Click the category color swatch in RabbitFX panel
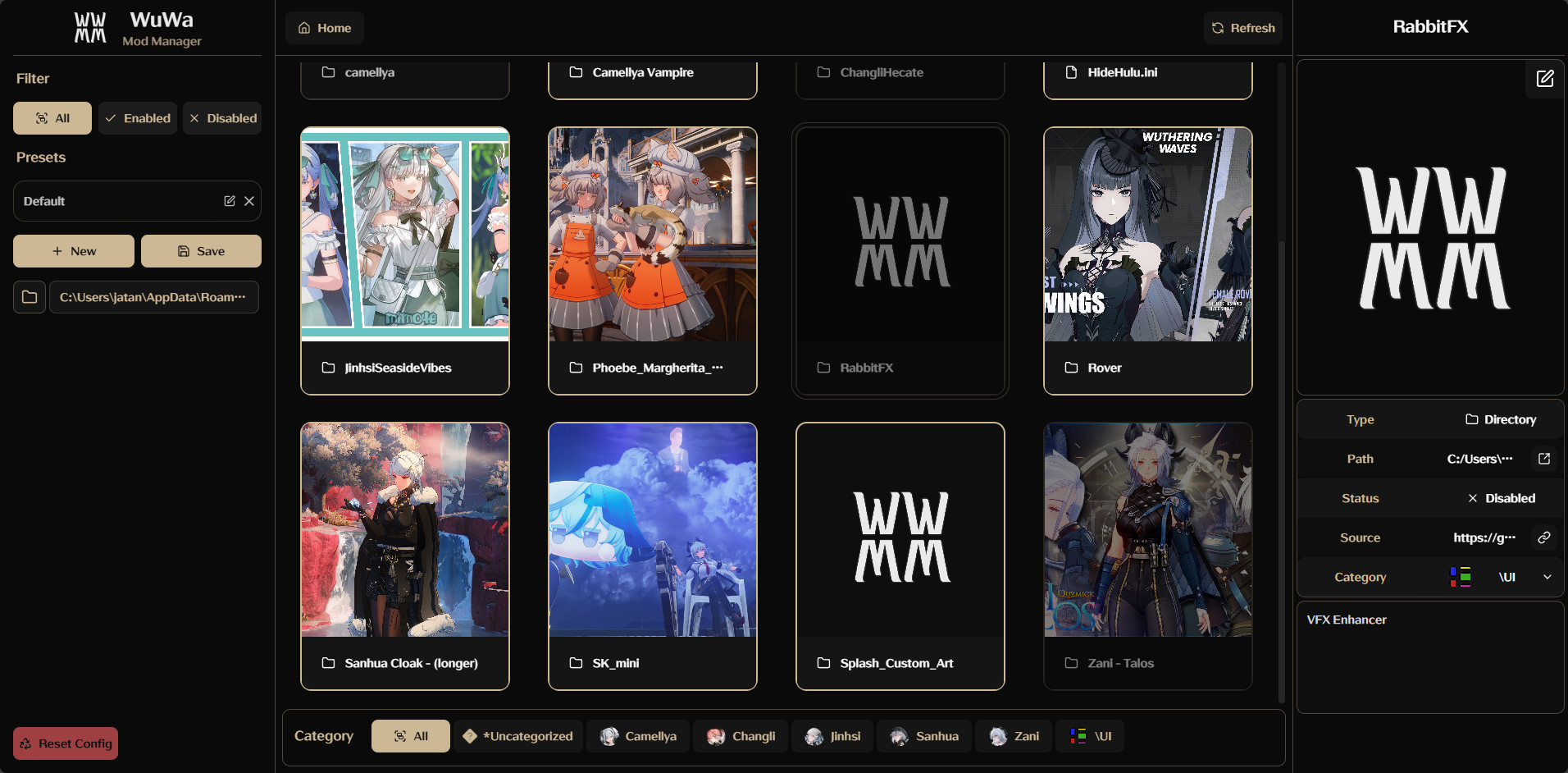Screen dimensions: 1568x773 (1460, 577)
